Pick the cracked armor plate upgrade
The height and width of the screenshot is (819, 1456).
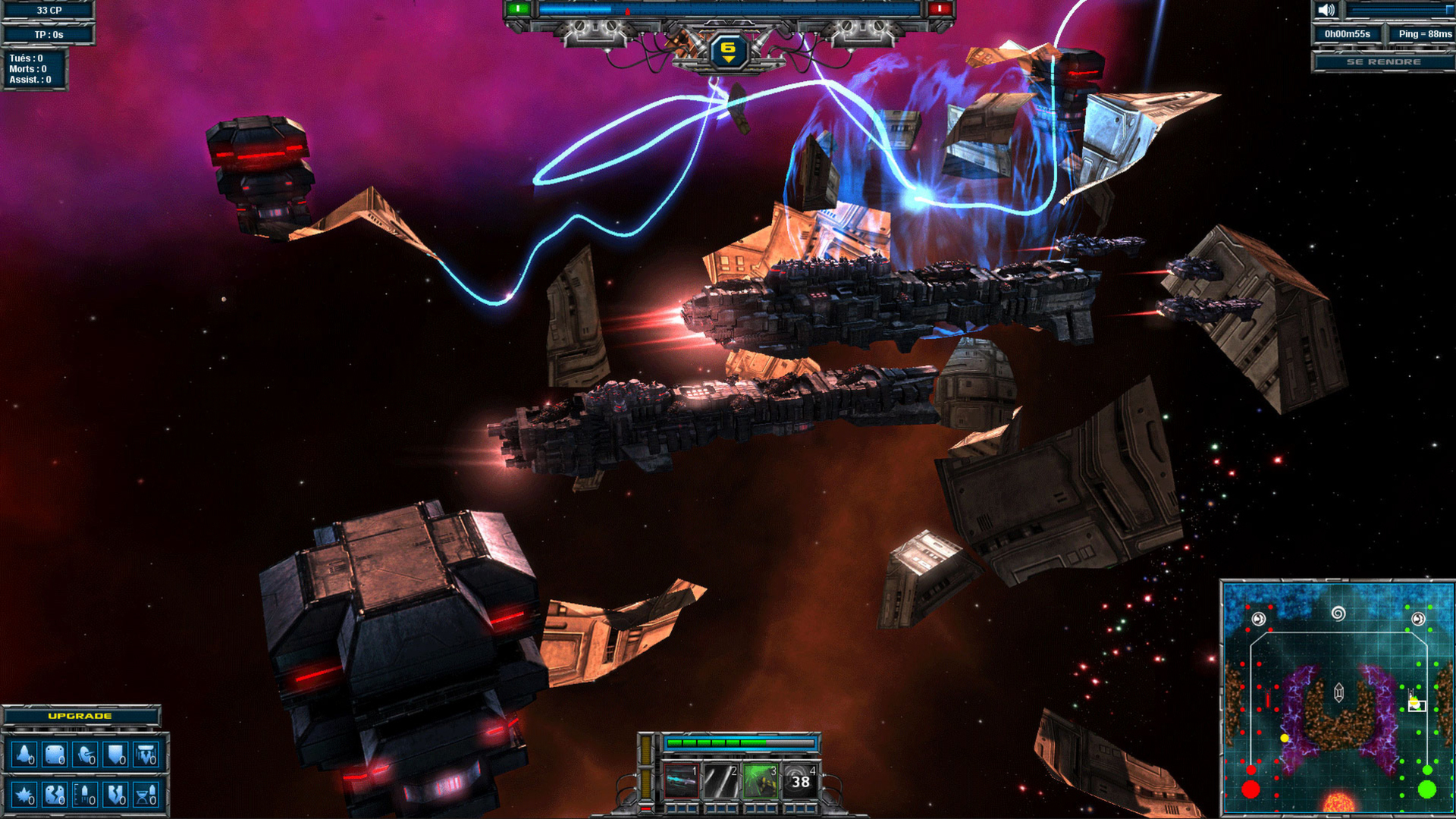click(55, 795)
